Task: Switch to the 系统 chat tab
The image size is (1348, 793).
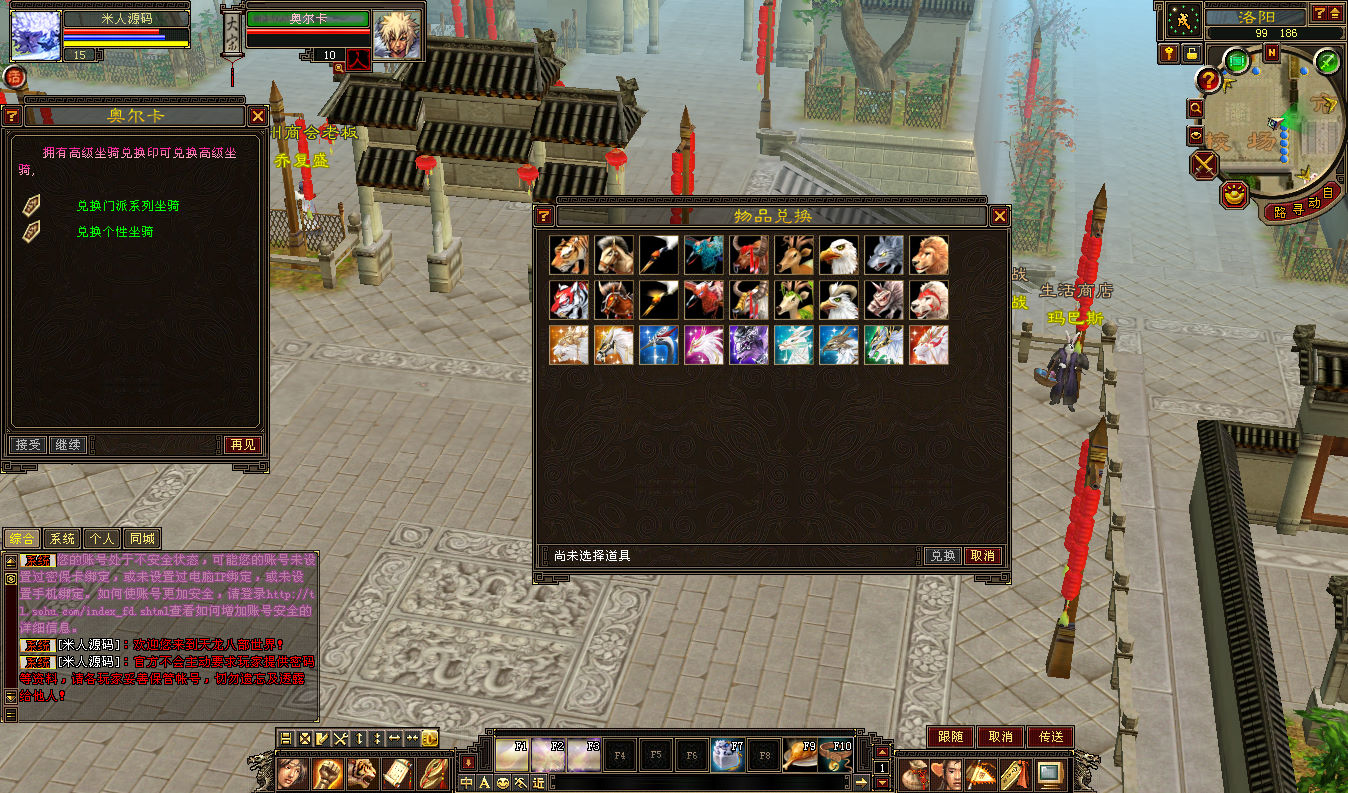Action: point(62,539)
